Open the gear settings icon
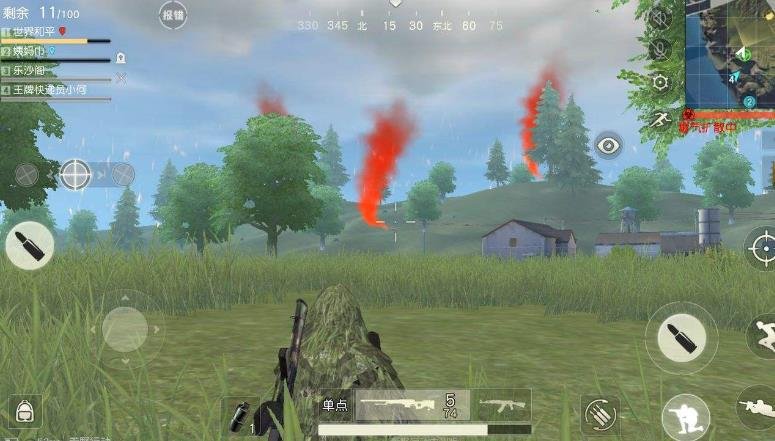775x441 pixels. [659, 83]
